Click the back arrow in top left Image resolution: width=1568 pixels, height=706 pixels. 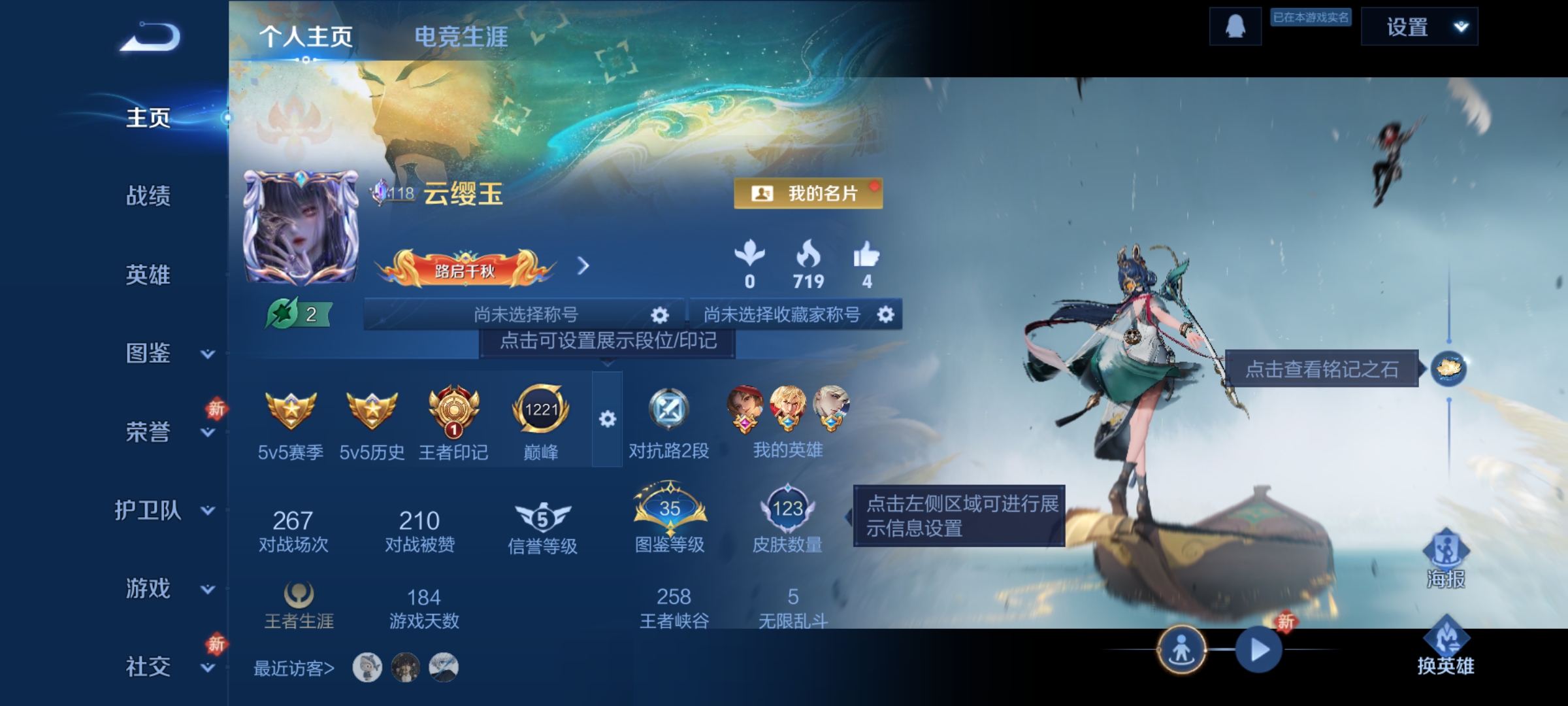(x=150, y=37)
